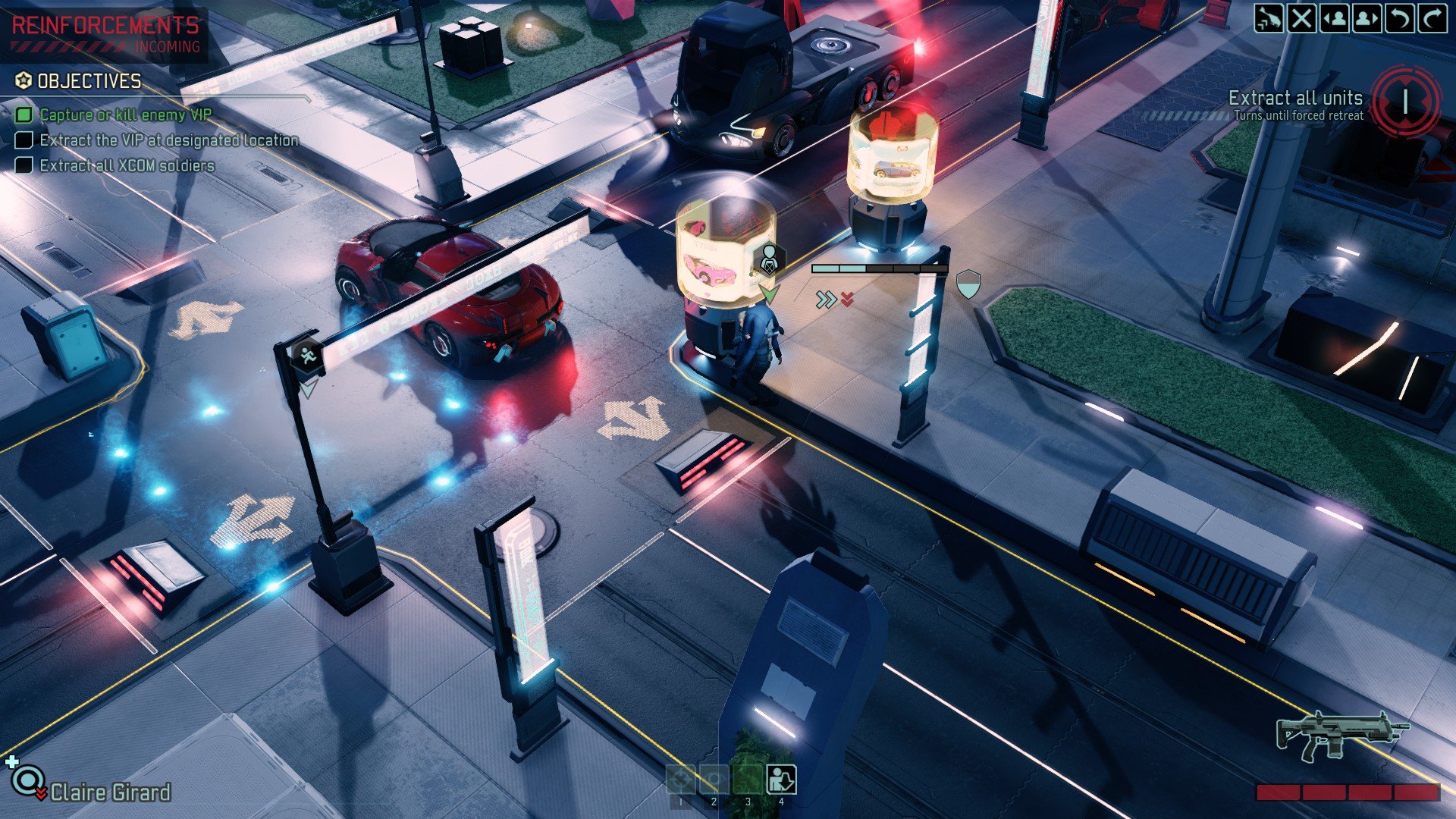
Task: Click the objectives panel header
Action: click(89, 81)
